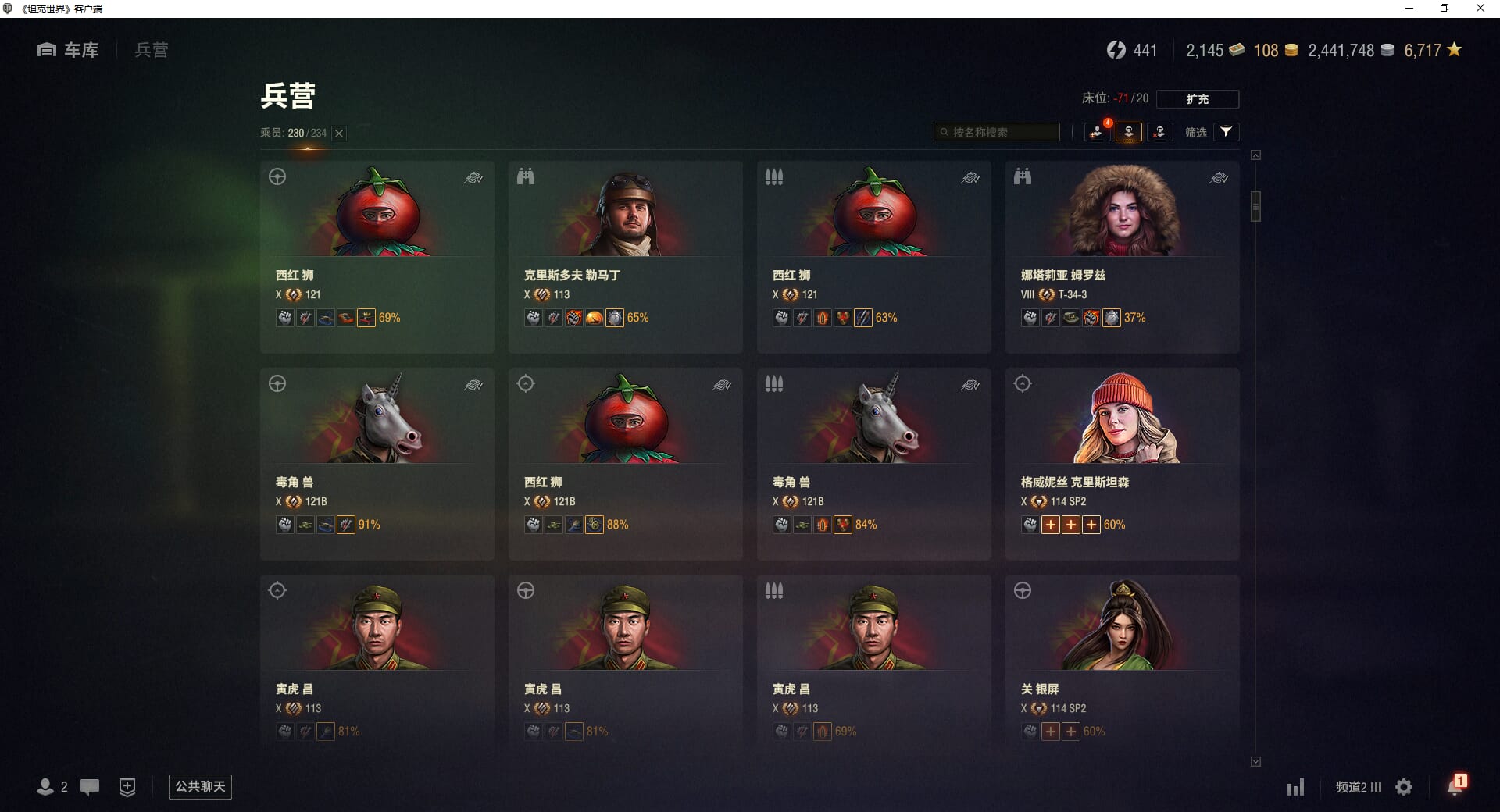Screen dimensions: 1500x812
Task: Open the recruits tab with the red badge
Action: point(1098,132)
